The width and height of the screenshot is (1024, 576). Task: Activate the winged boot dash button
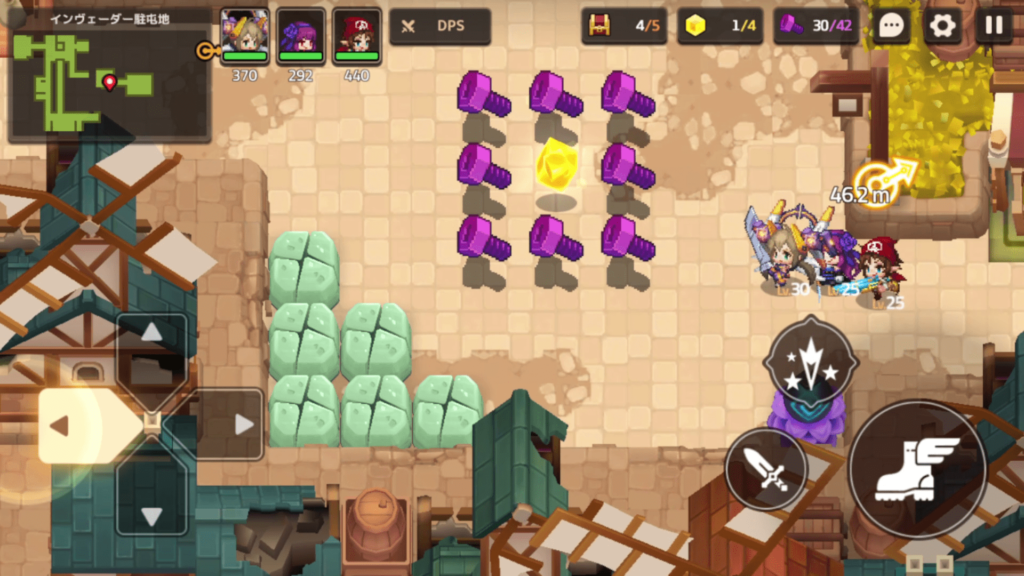(x=917, y=469)
